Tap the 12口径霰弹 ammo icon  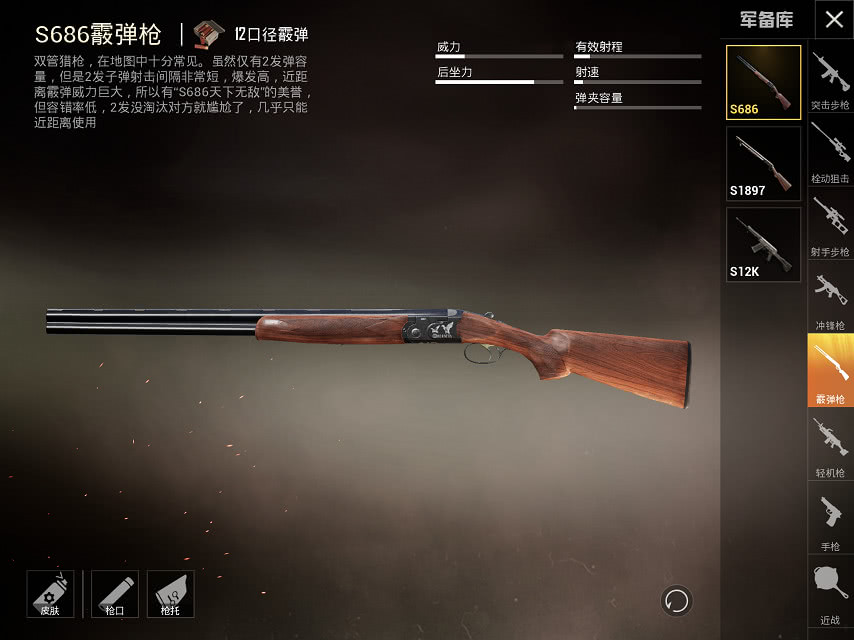(210, 34)
